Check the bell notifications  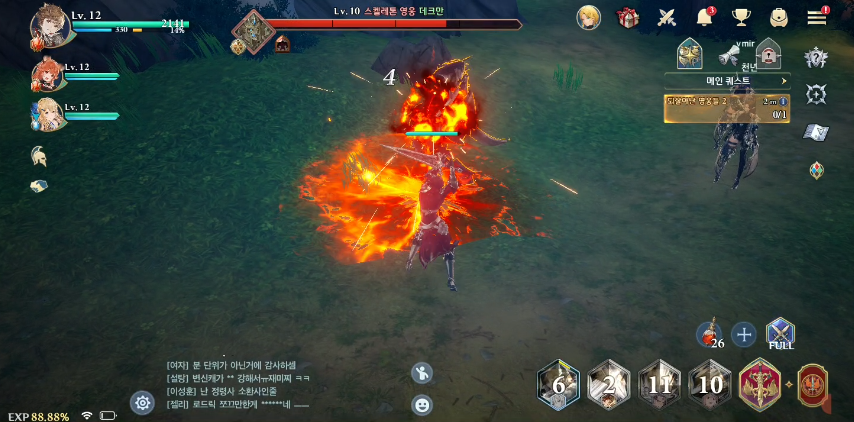pos(704,17)
